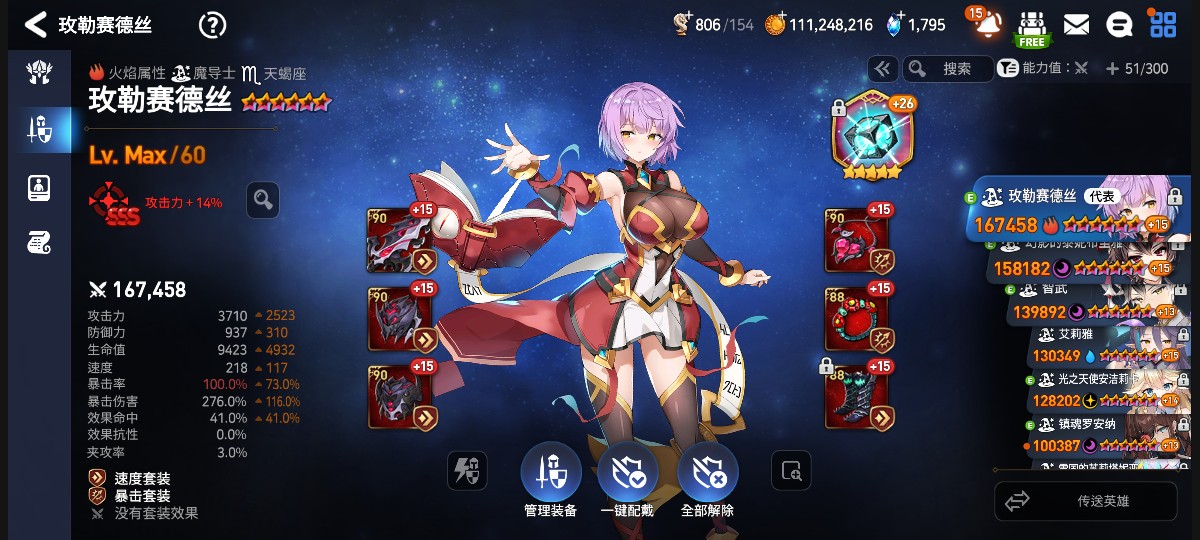The image size is (1200, 540).
Task: Open the help question mark icon
Action: tap(212, 25)
